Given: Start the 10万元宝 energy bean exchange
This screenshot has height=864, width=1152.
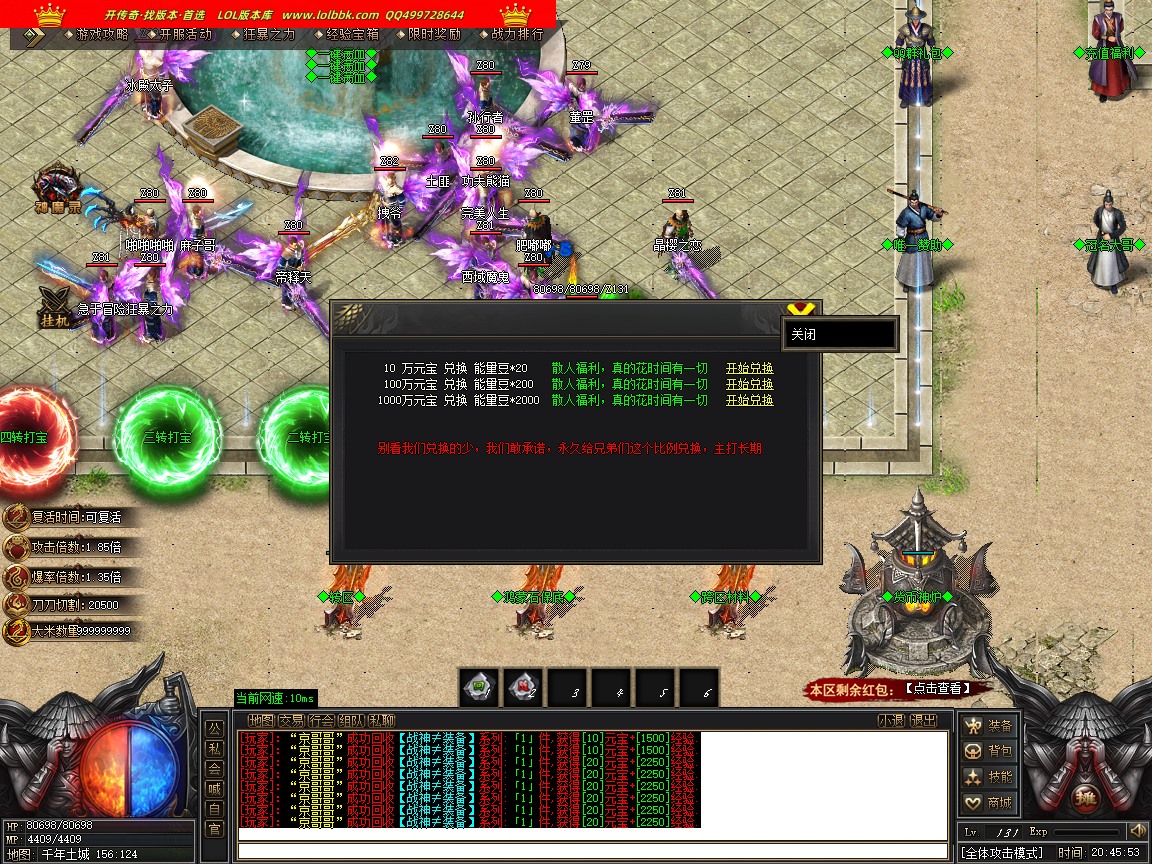Looking at the screenshot, I should point(749,368).
